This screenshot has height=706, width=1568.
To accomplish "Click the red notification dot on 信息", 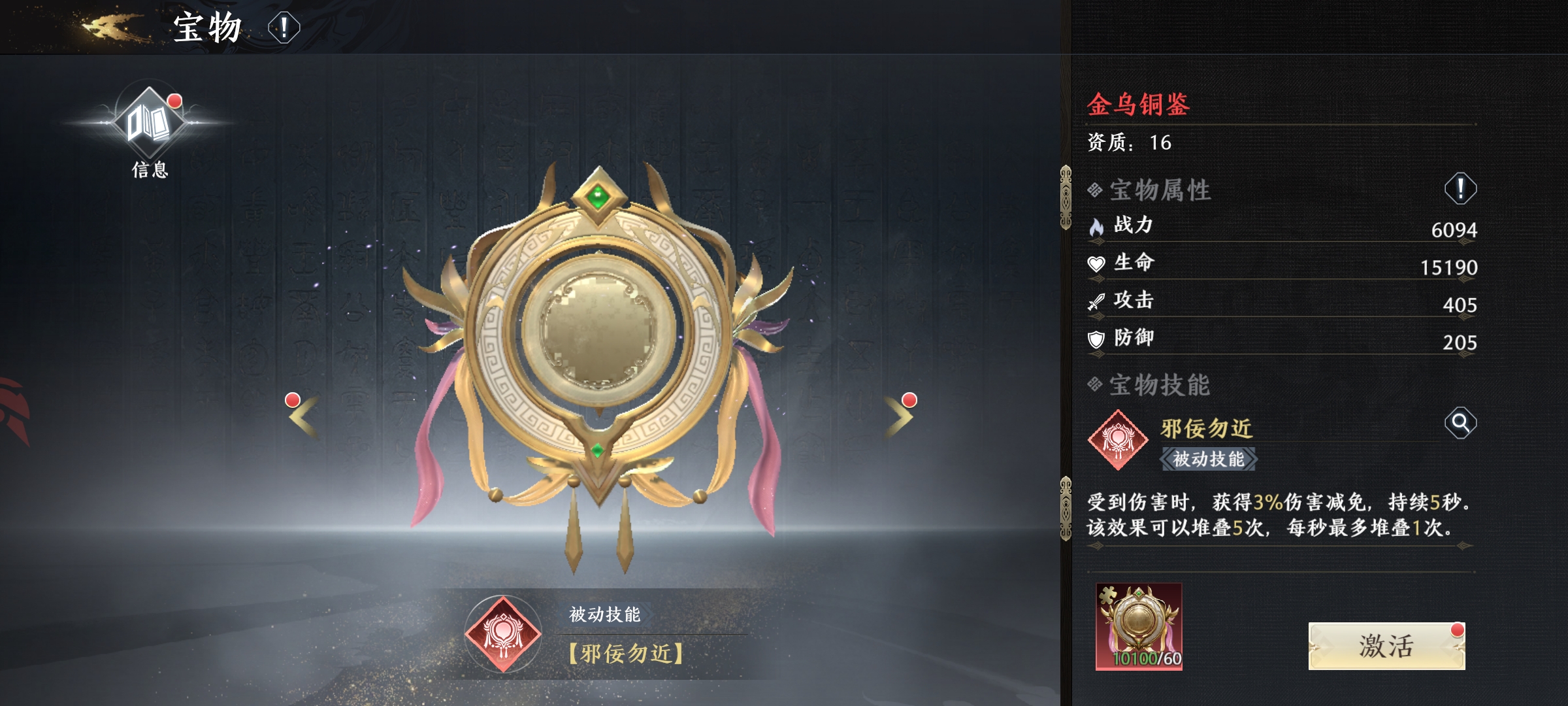I will [174, 102].
